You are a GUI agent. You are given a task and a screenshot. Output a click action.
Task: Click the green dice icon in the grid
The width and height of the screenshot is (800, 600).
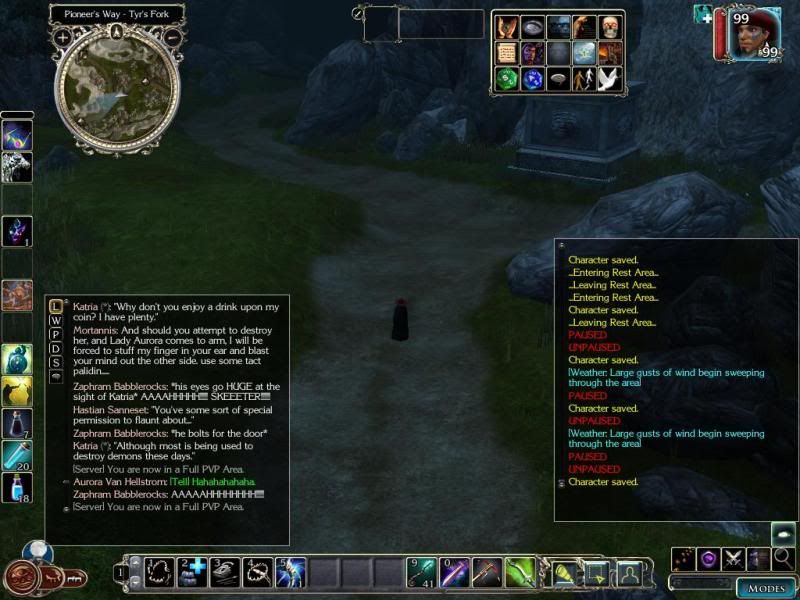[506, 79]
